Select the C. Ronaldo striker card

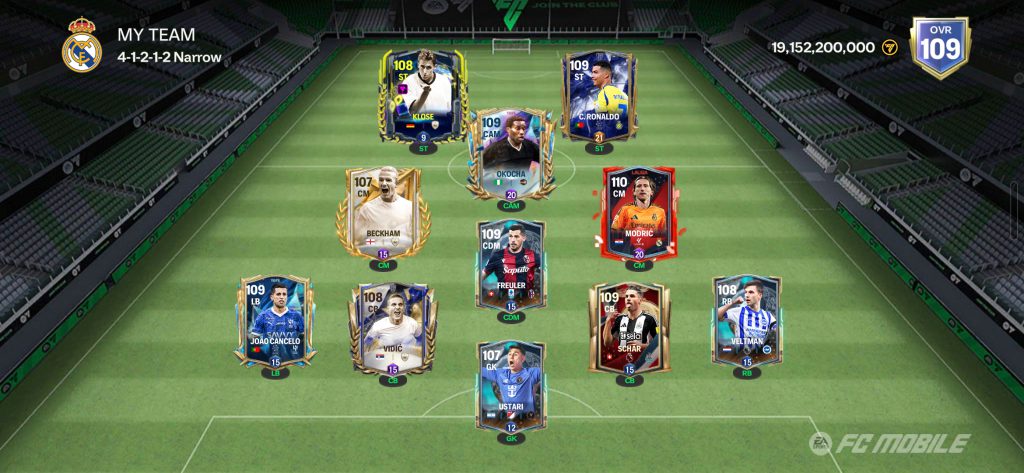click(x=599, y=96)
